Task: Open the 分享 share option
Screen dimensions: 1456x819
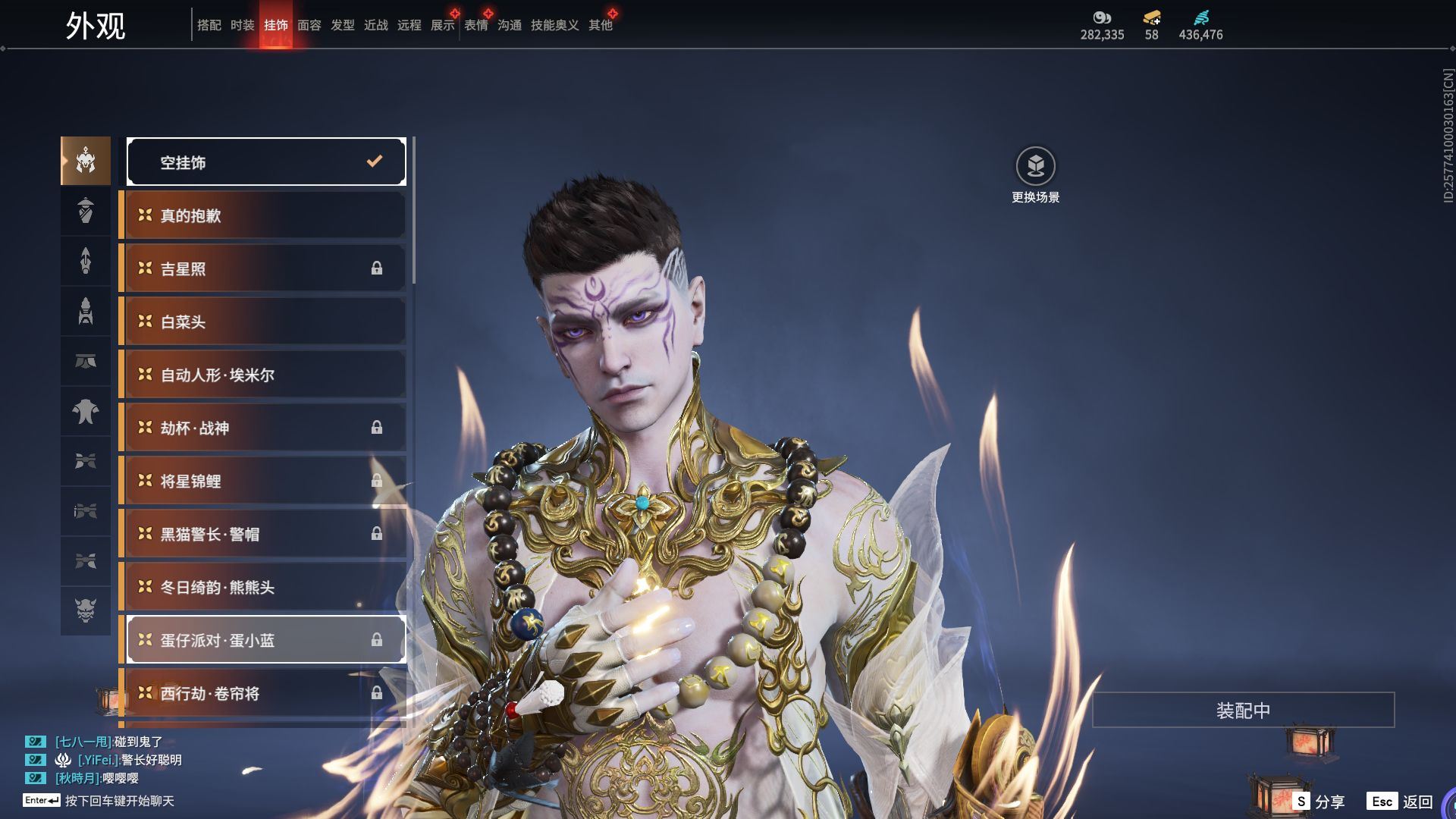Action: click(x=1319, y=801)
